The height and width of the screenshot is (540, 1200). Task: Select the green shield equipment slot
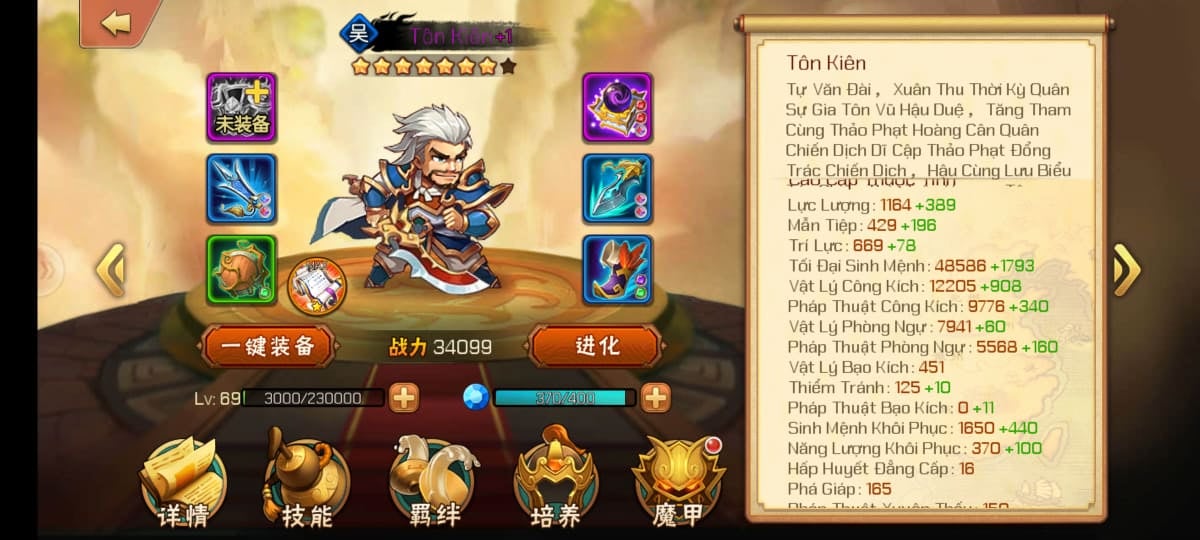pos(242,269)
